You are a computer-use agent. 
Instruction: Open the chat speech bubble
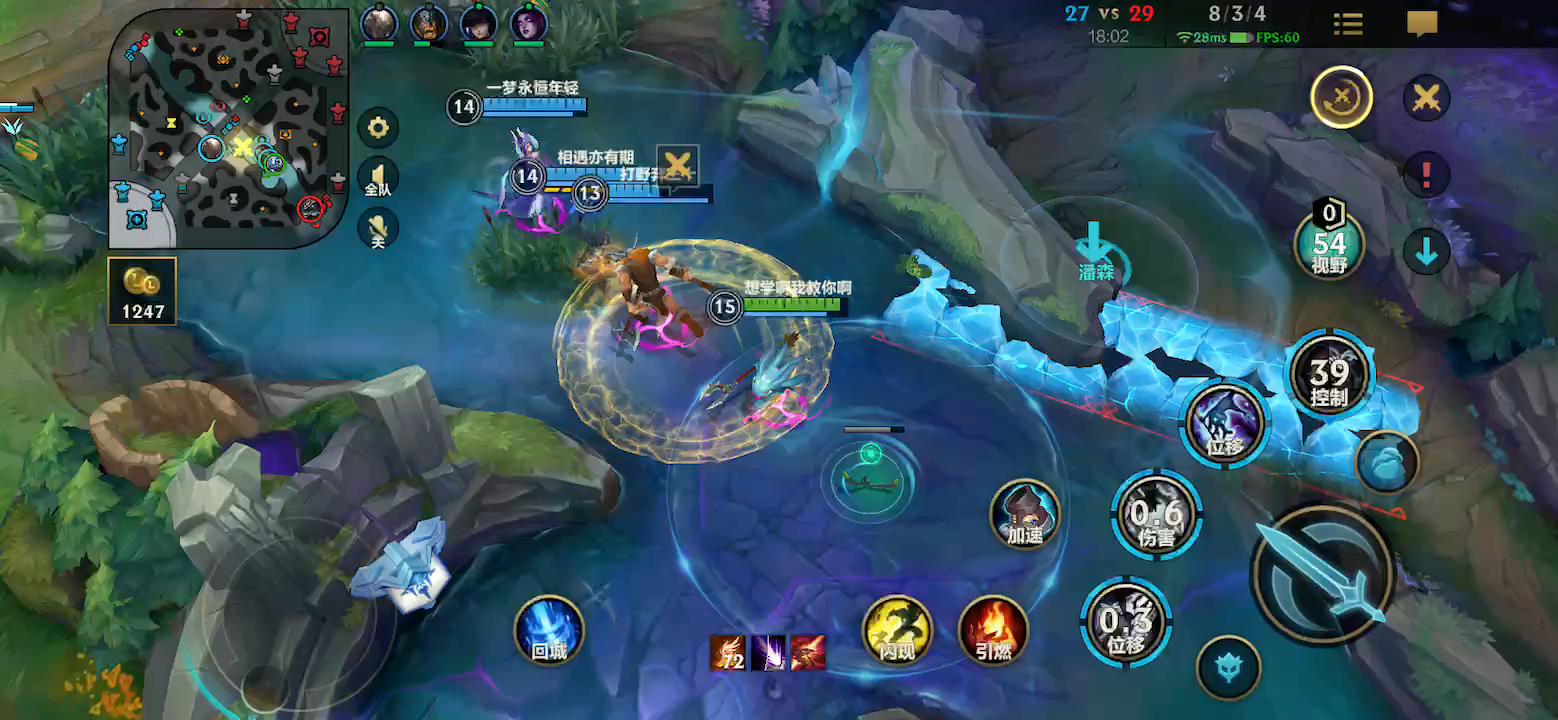pyautogui.click(x=1422, y=24)
